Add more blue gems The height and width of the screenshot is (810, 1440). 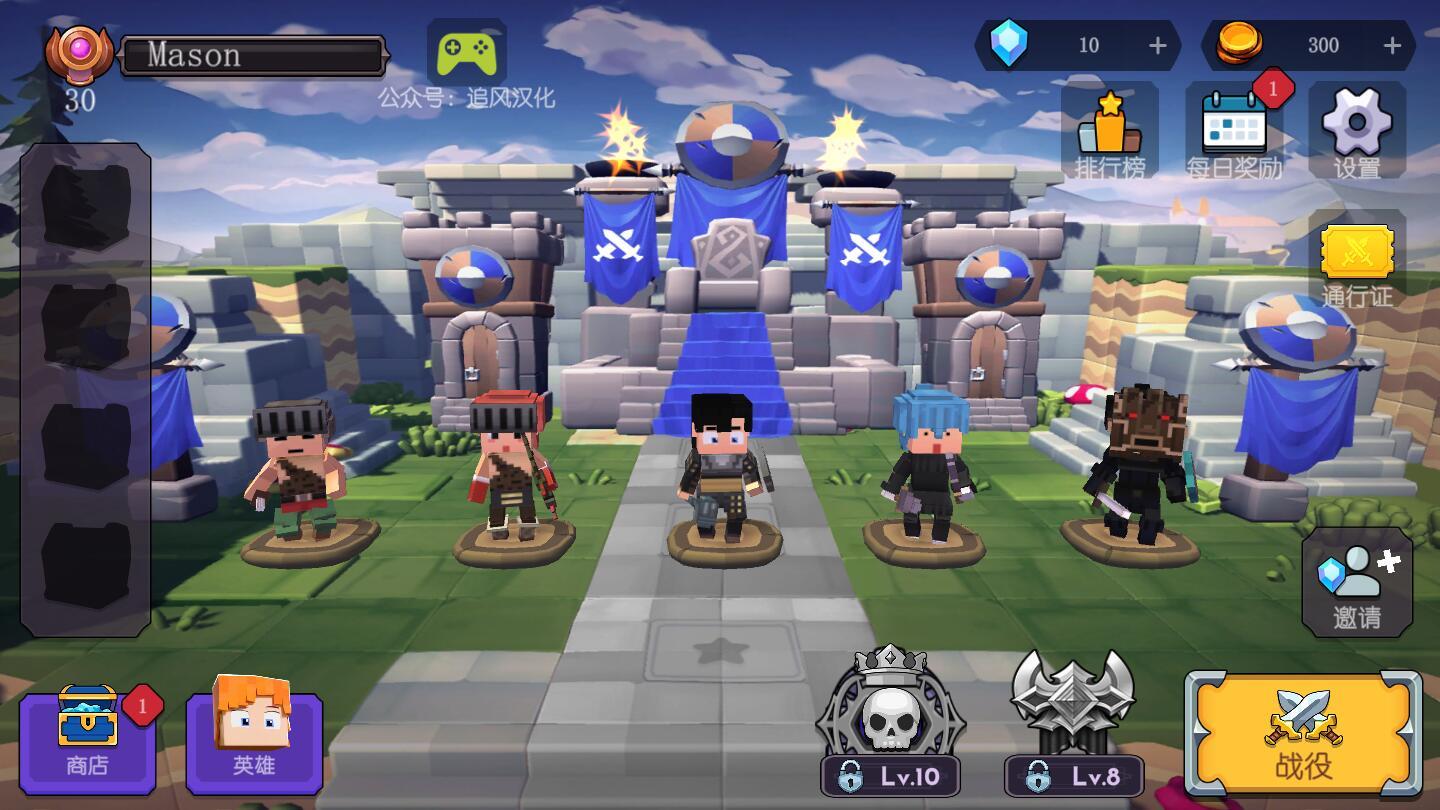pyautogui.click(x=1158, y=45)
